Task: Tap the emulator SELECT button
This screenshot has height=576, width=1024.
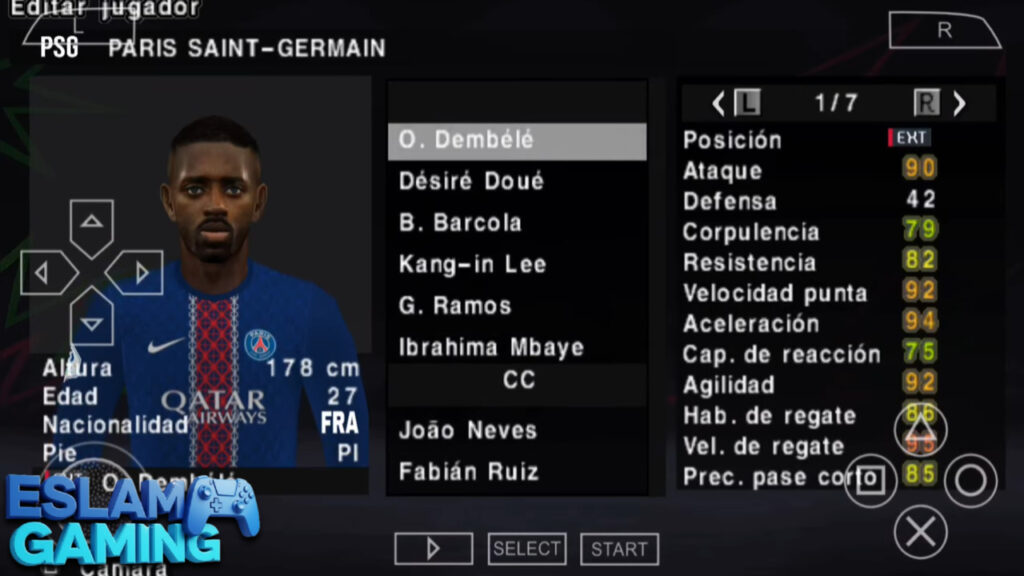Action: (527, 549)
